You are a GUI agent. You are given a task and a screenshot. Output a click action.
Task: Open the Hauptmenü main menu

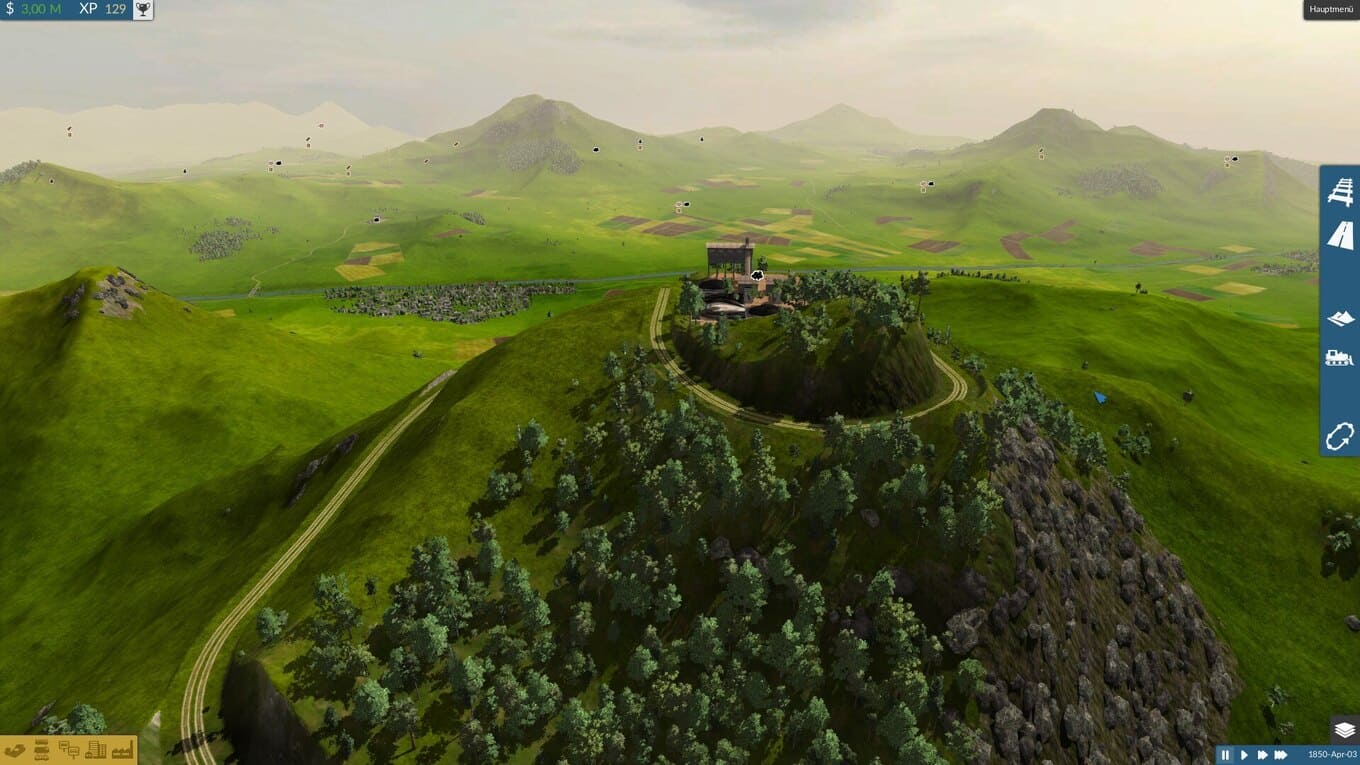(1330, 10)
